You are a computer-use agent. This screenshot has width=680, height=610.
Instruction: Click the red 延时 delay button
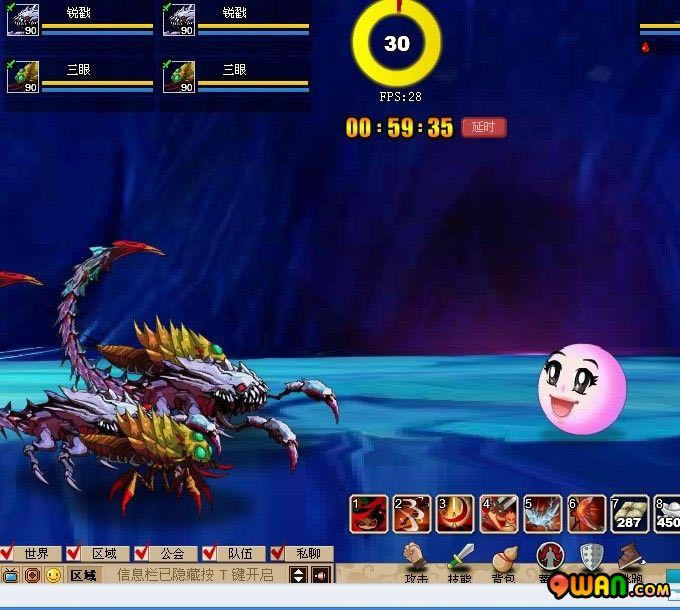point(484,128)
